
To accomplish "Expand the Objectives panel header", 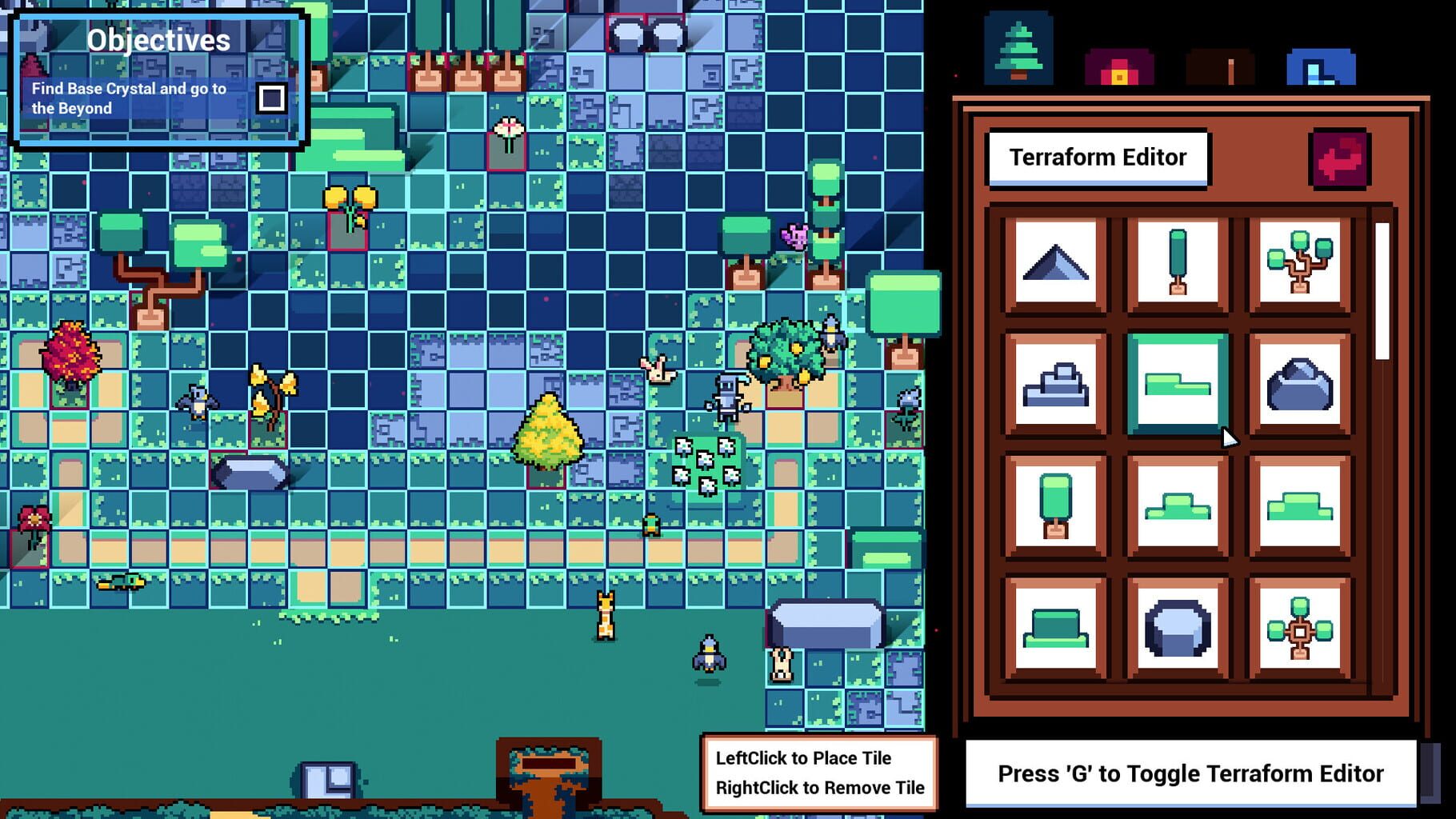I will click(x=158, y=38).
